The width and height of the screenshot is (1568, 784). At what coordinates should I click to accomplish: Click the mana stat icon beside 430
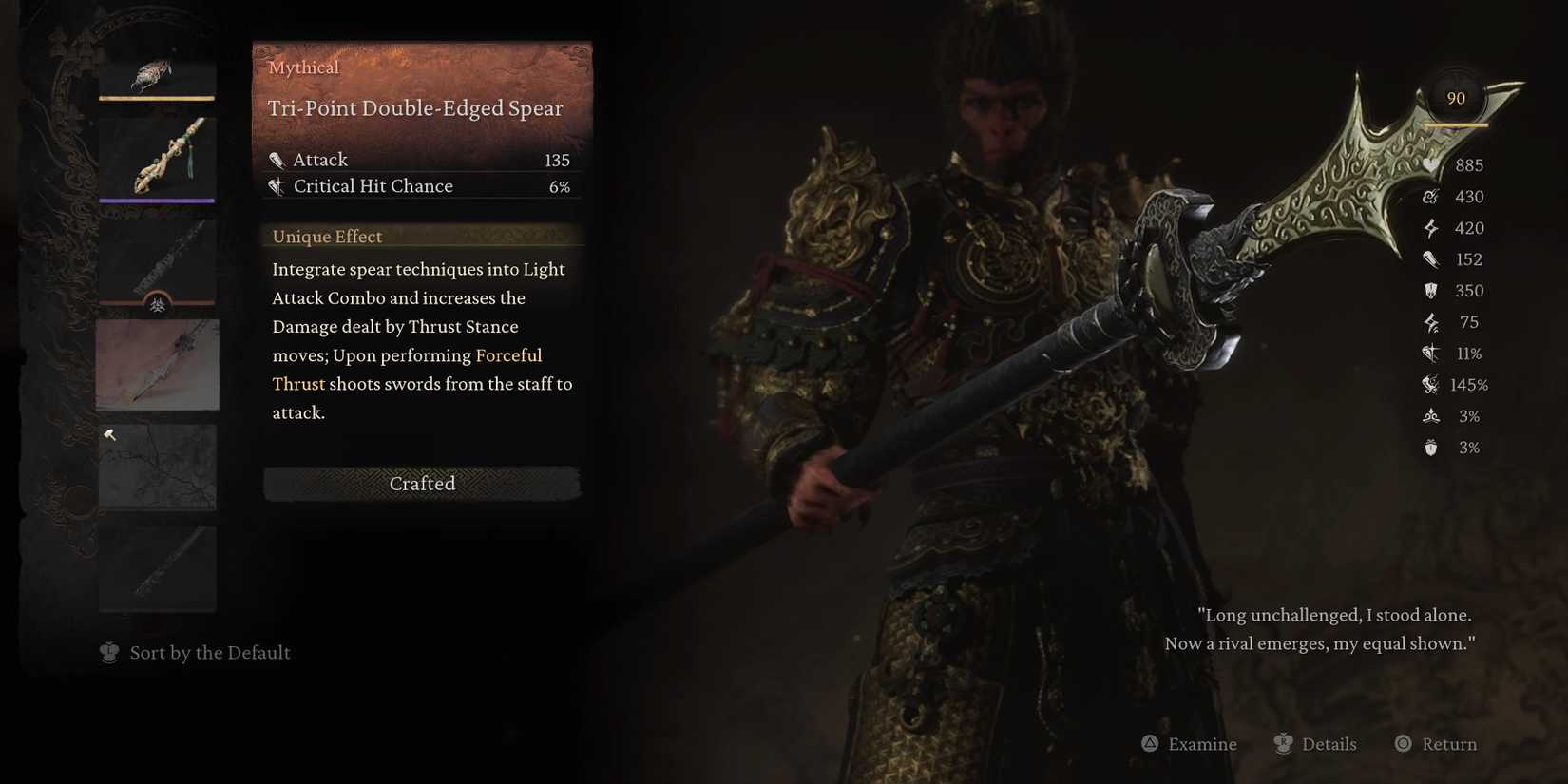pyautogui.click(x=1430, y=196)
